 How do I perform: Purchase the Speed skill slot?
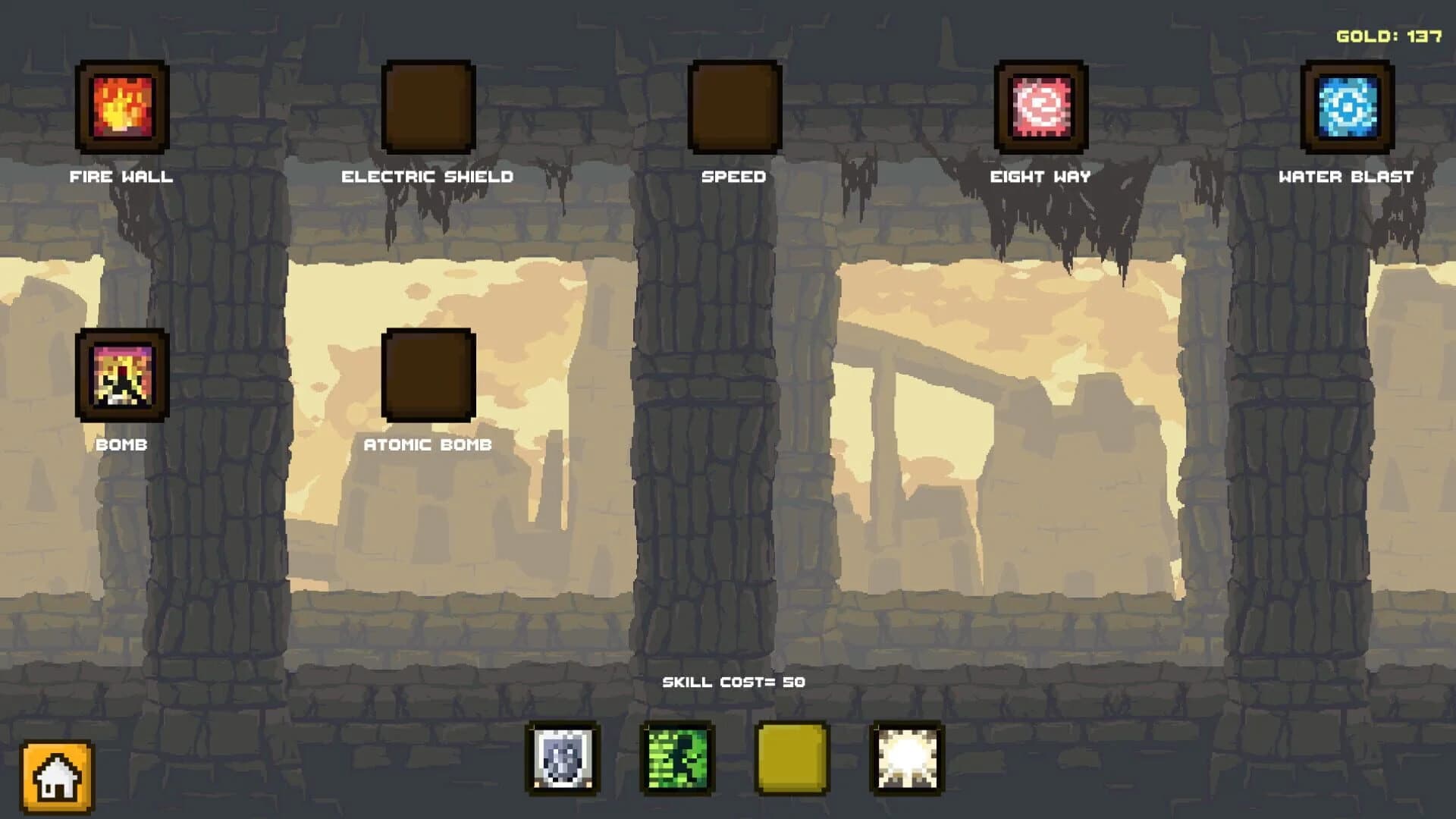tap(733, 106)
